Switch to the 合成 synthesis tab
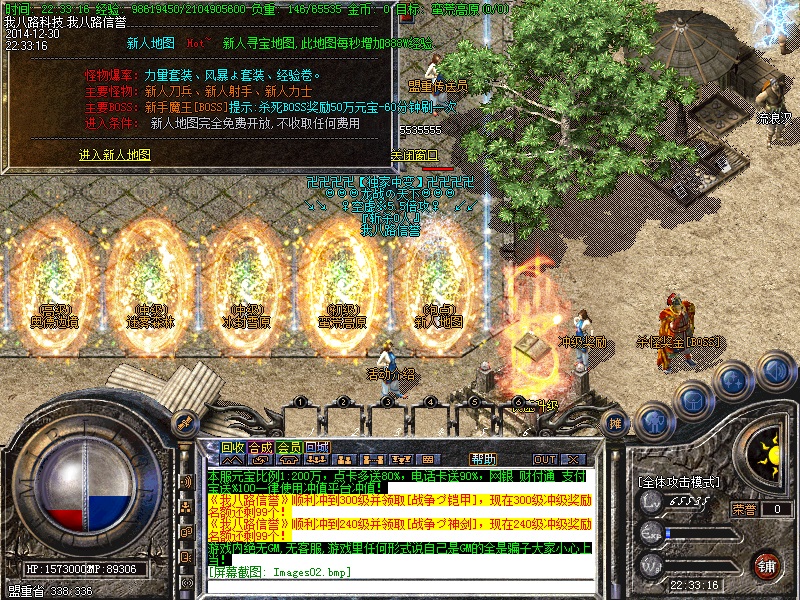Screen dimensions: 800x600 tap(260, 447)
